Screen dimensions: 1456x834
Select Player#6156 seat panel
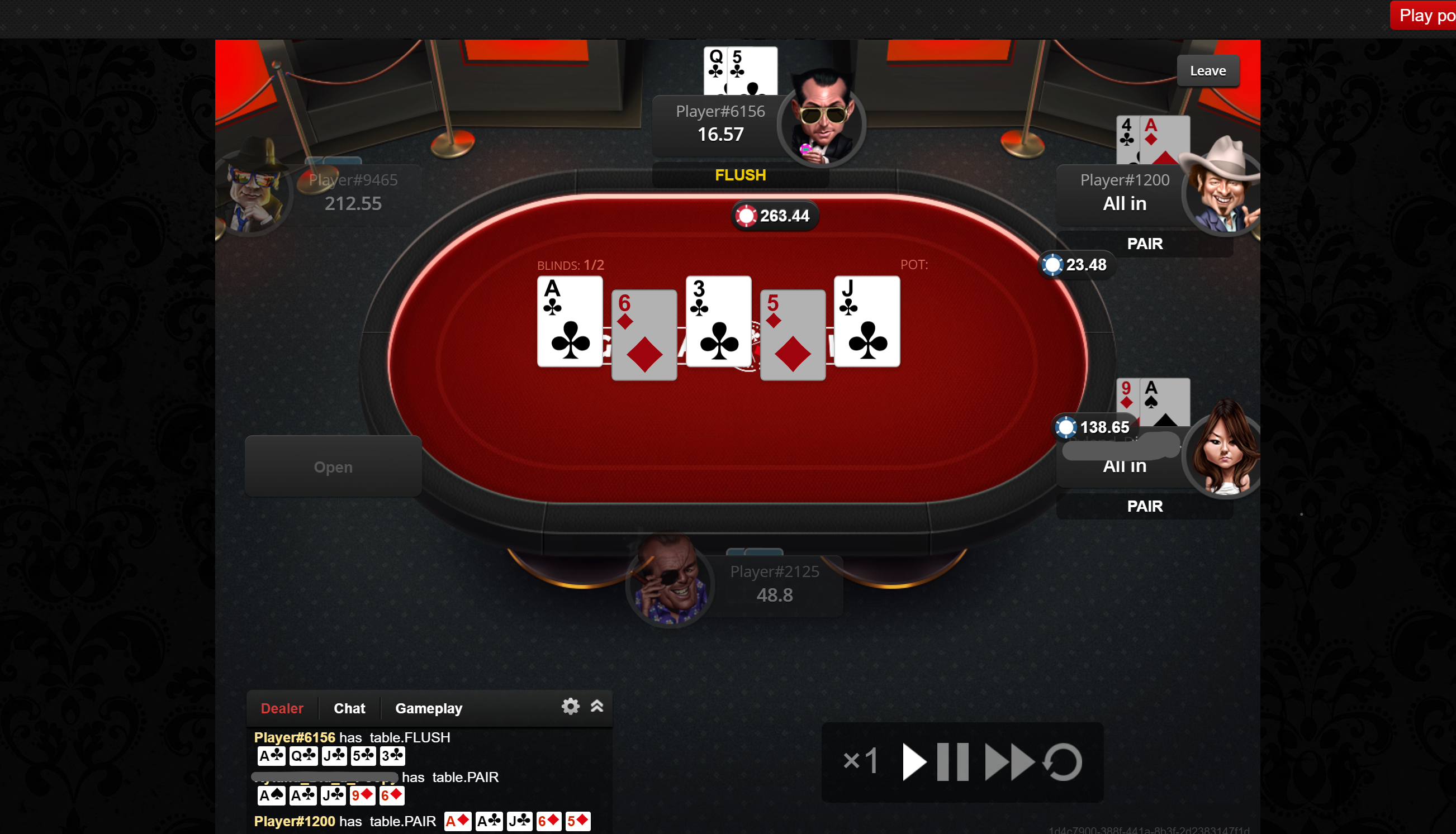point(720,123)
